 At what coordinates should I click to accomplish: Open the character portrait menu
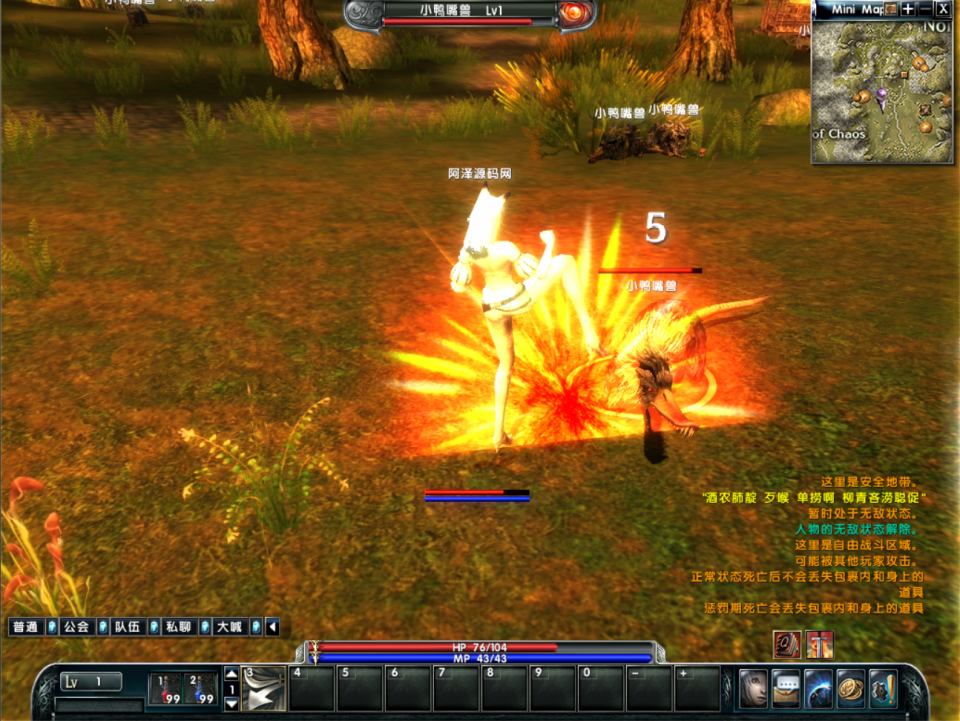pos(753,688)
